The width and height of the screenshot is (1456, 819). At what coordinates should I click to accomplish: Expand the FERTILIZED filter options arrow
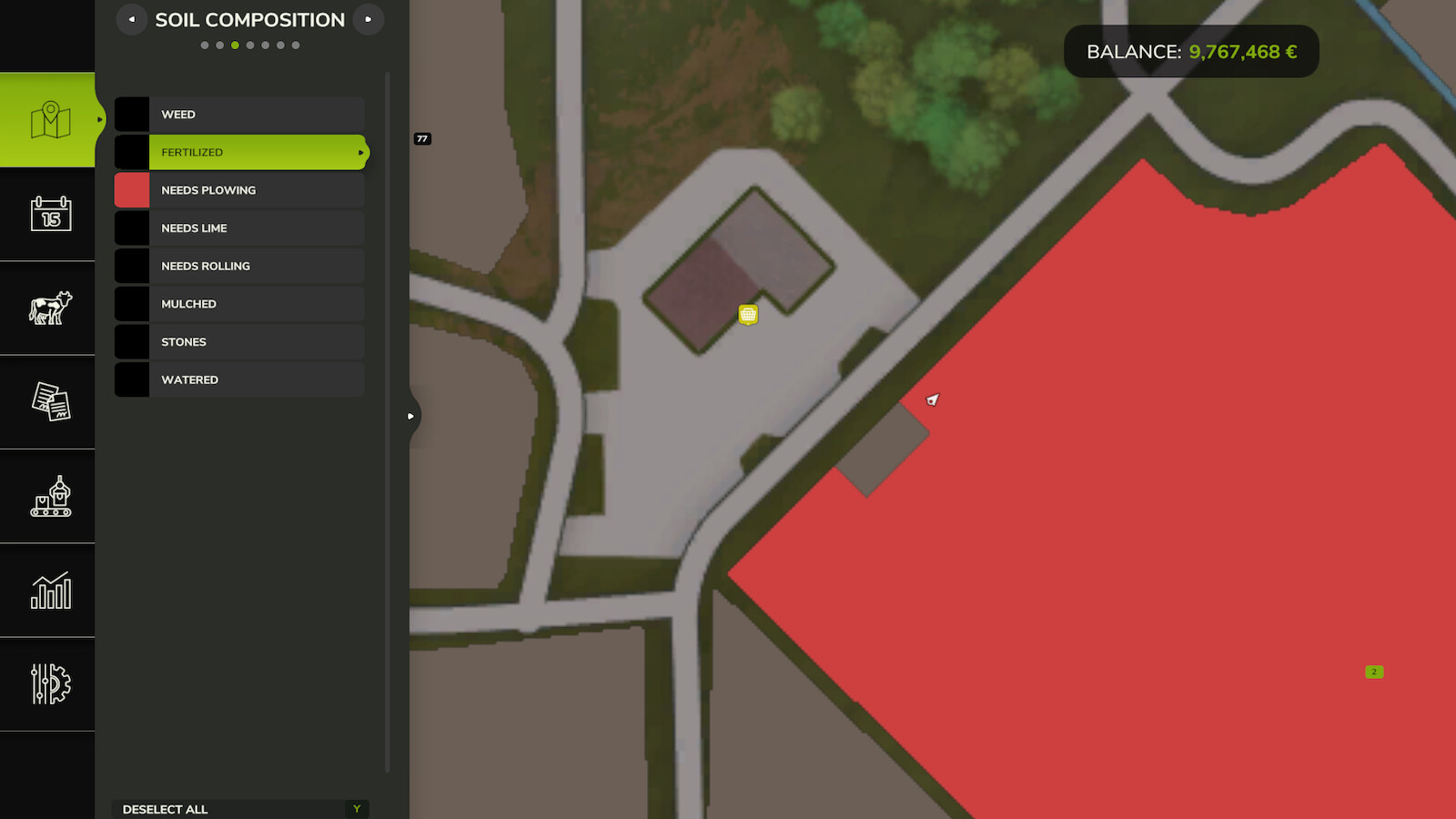[x=360, y=152]
